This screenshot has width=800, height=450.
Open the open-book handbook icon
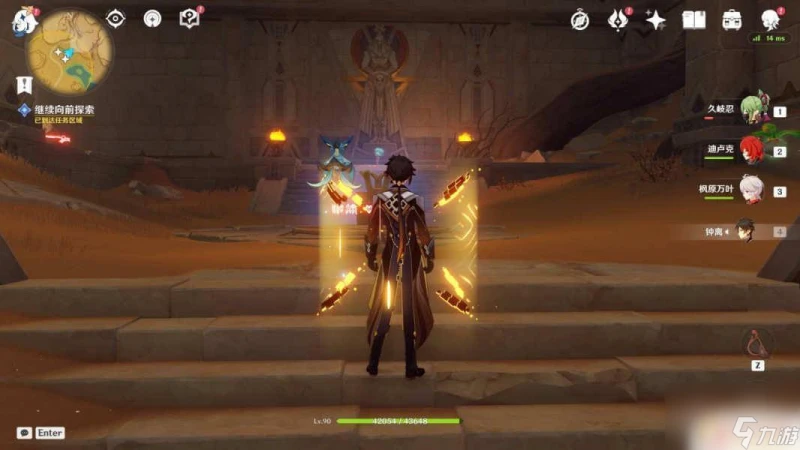pyautogui.click(x=694, y=19)
